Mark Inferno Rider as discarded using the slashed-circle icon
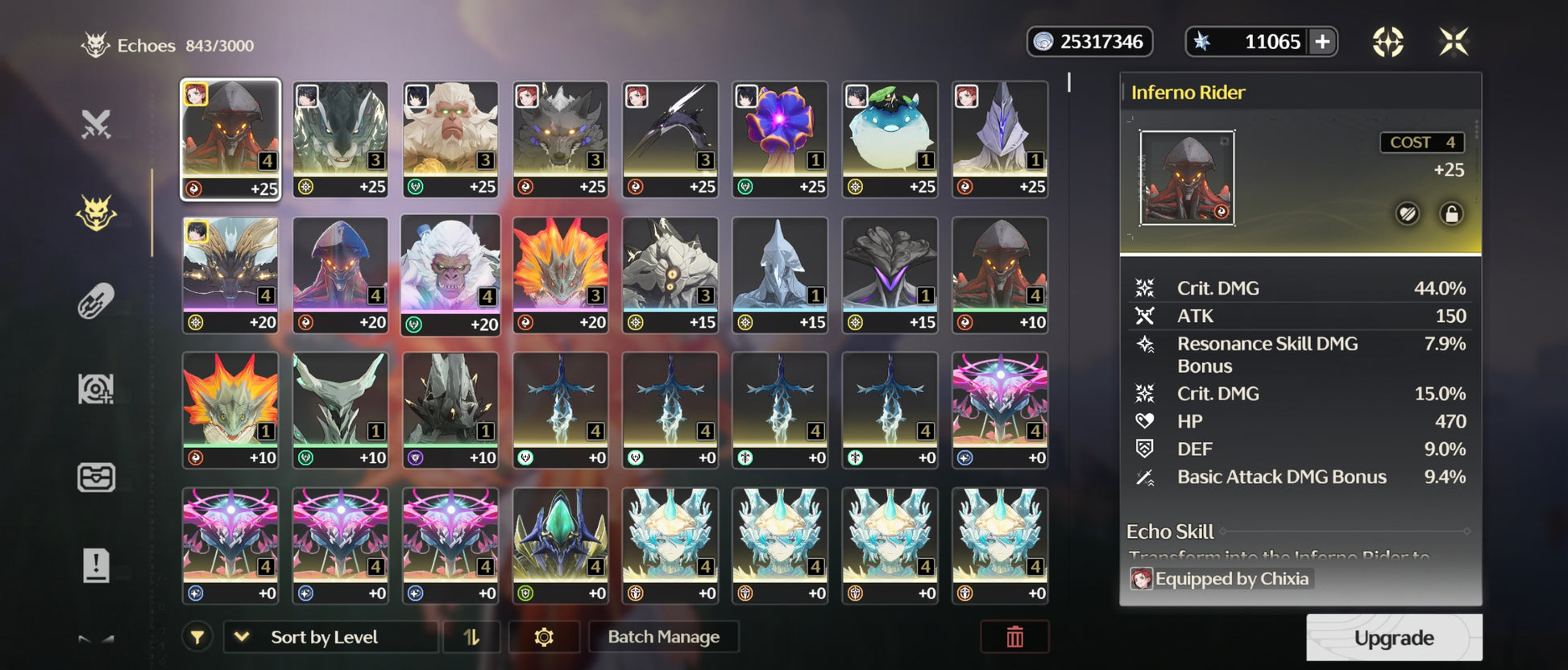This screenshot has width=1568, height=670. click(1408, 214)
